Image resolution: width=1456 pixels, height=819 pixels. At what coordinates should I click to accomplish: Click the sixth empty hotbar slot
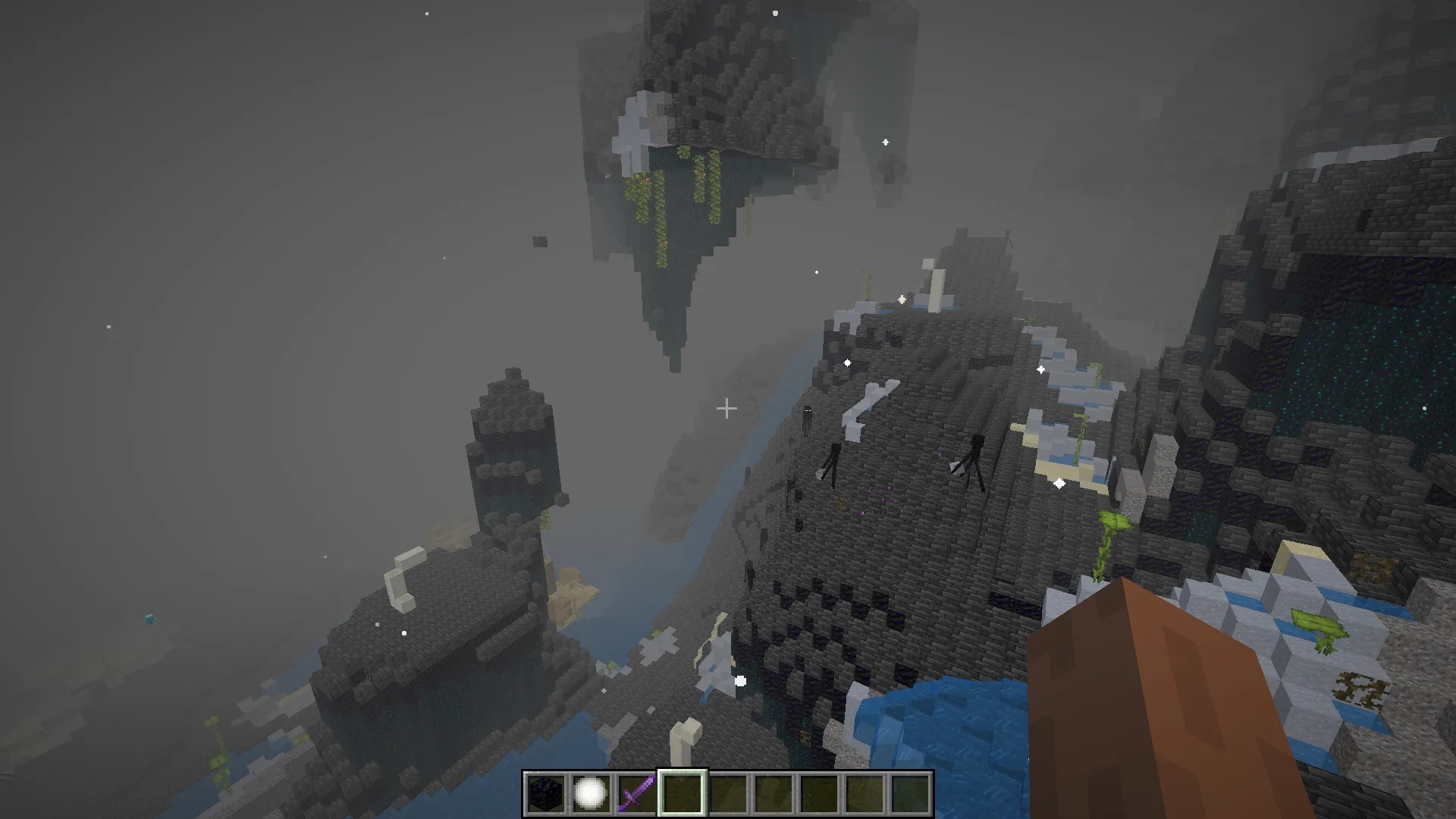[773, 792]
